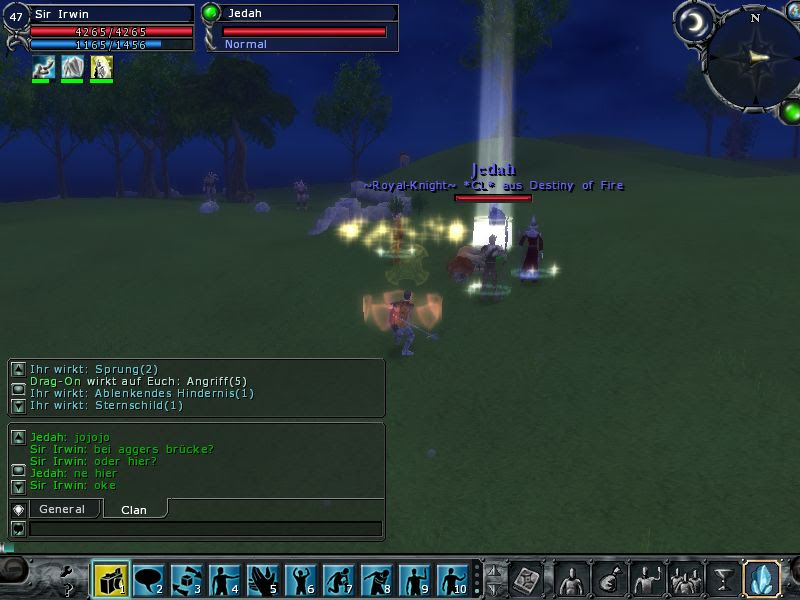Focus the chat text input field
The height and width of the screenshot is (600, 800).
tap(205, 528)
